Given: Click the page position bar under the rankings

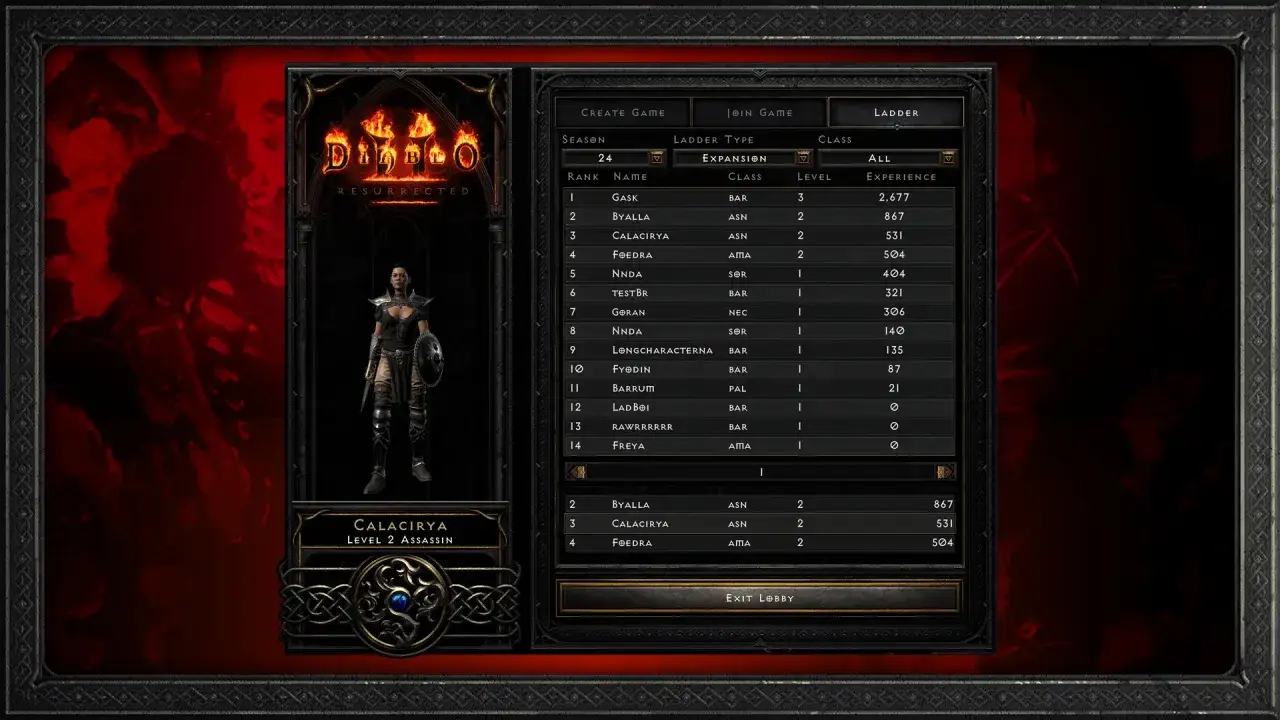Looking at the screenshot, I should pyautogui.click(x=760, y=470).
